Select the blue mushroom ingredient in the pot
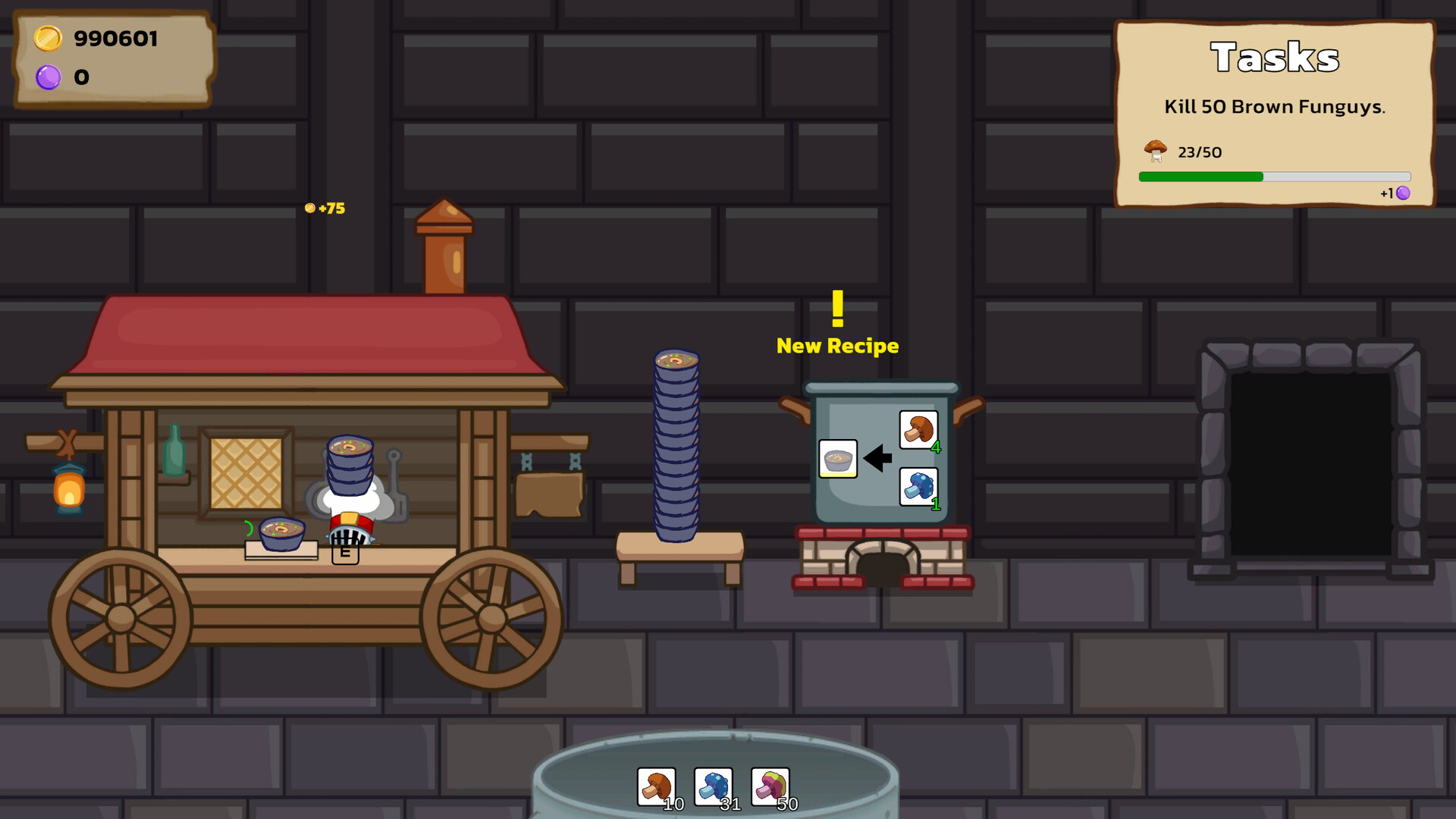The height and width of the screenshot is (819, 1456). tap(920, 486)
